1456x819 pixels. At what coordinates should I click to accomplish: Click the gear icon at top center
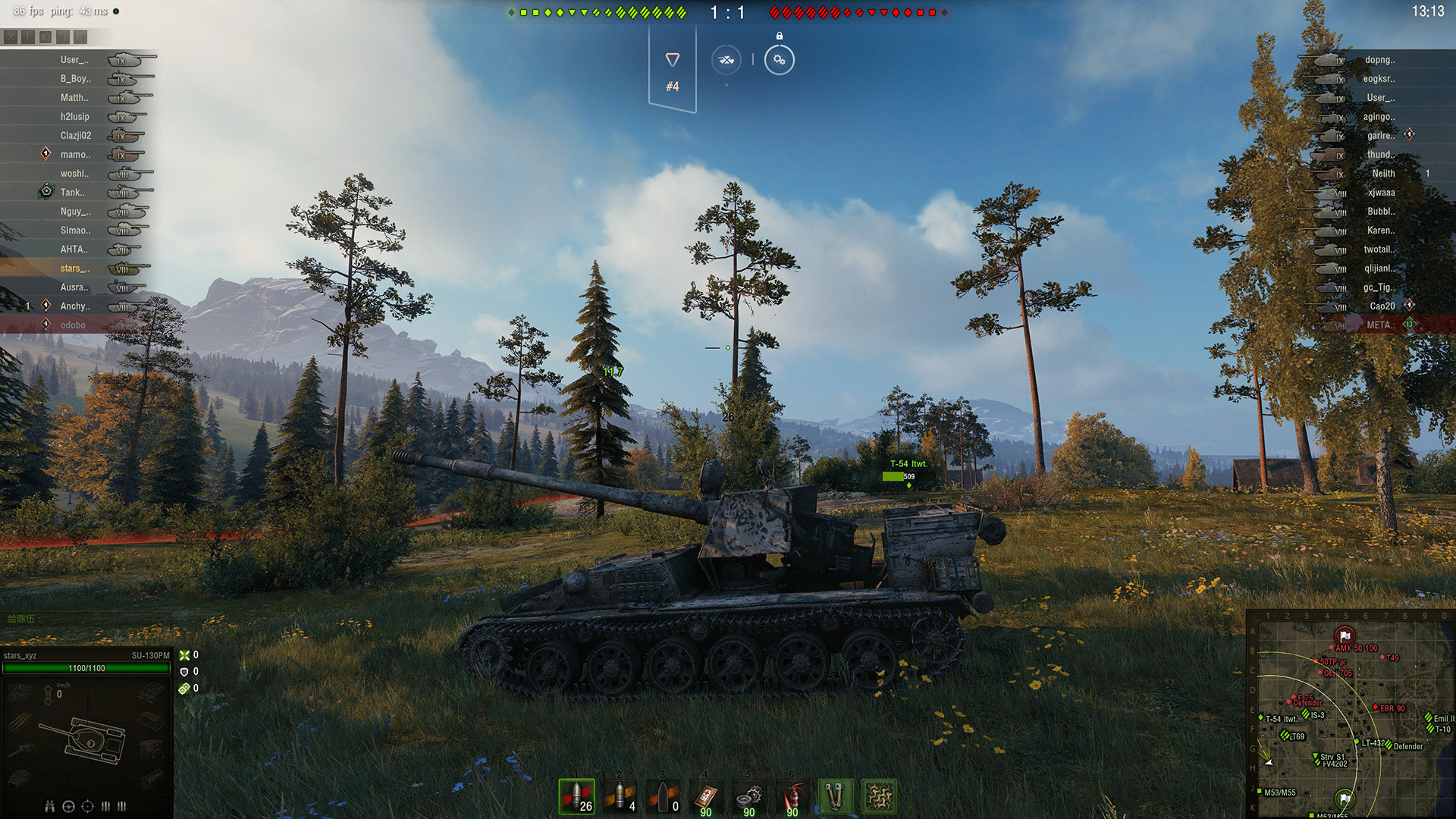coord(779,60)
